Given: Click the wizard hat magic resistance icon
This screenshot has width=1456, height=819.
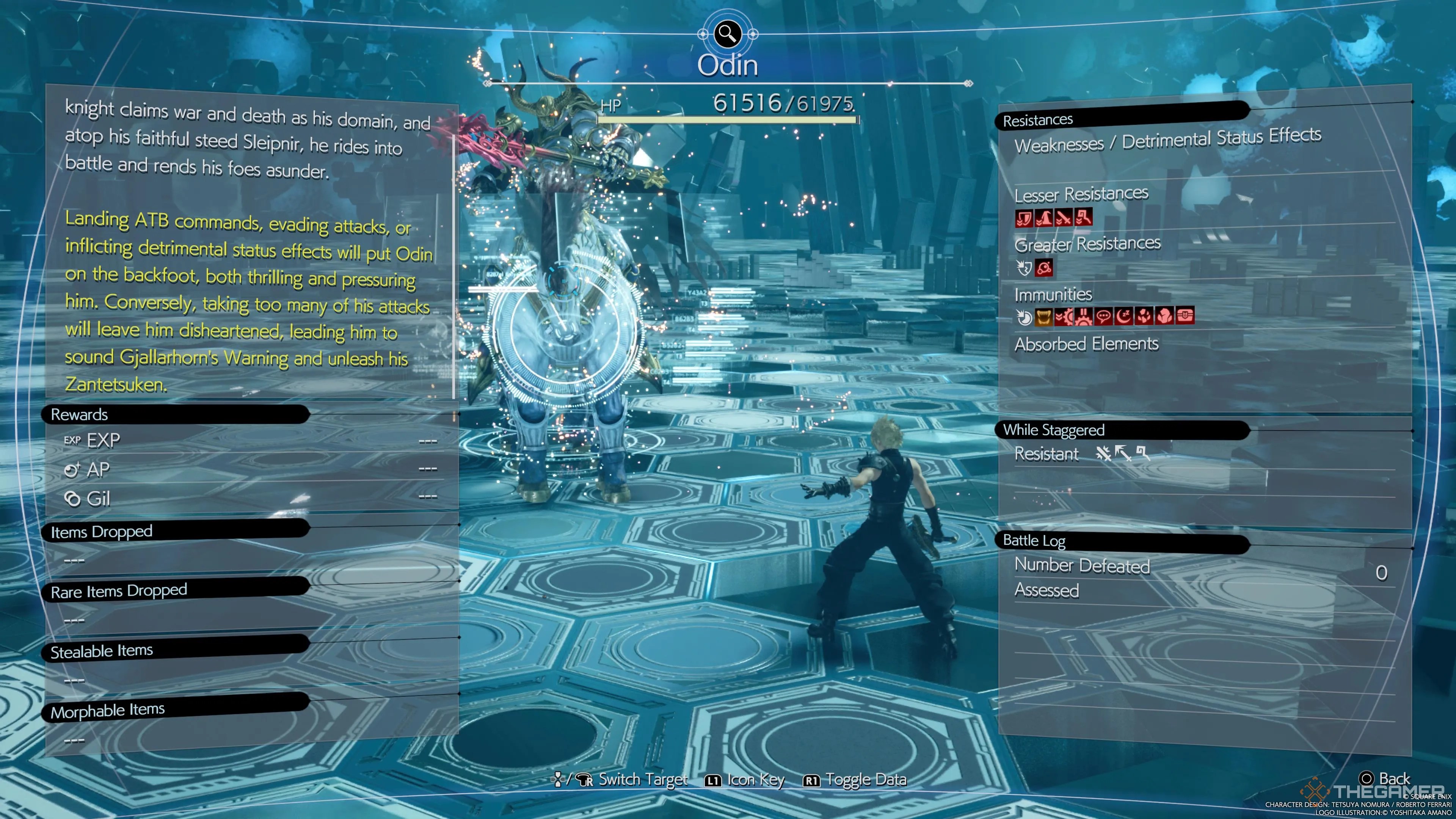Looking at the screenshot, I should (1045, 219).
